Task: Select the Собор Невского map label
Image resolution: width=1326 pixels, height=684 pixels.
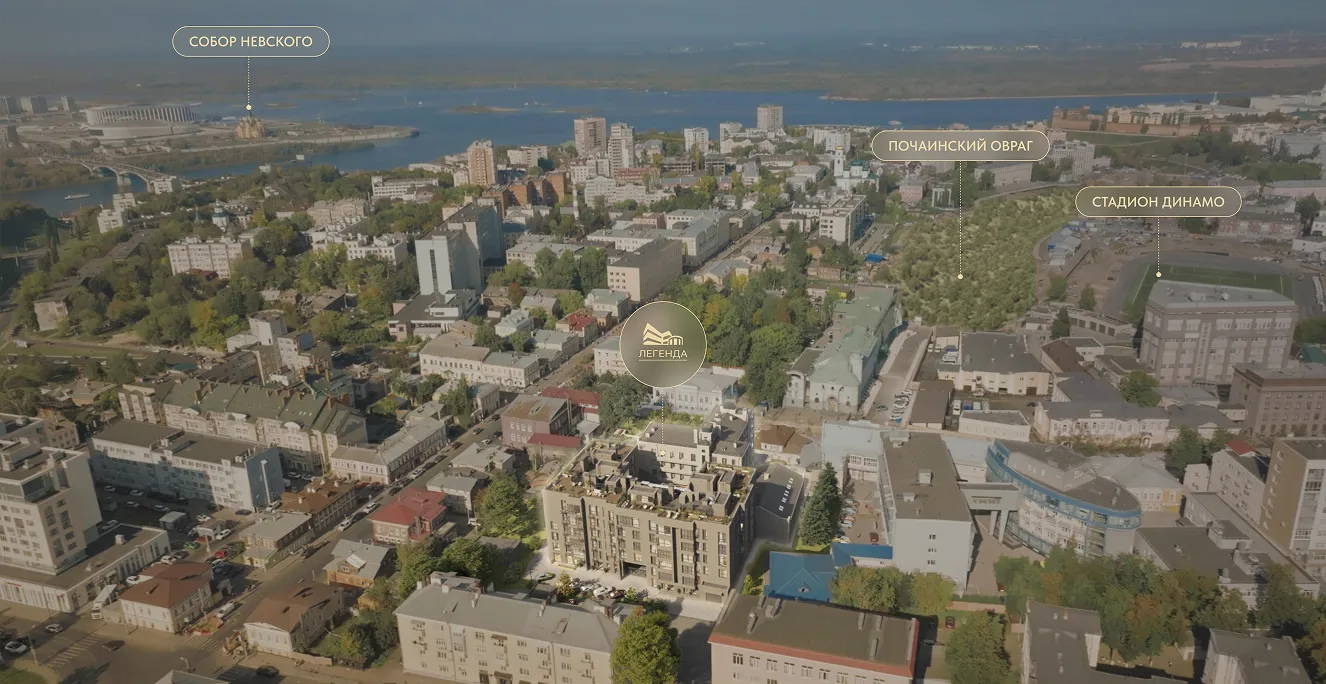Action: pos(250,42)
